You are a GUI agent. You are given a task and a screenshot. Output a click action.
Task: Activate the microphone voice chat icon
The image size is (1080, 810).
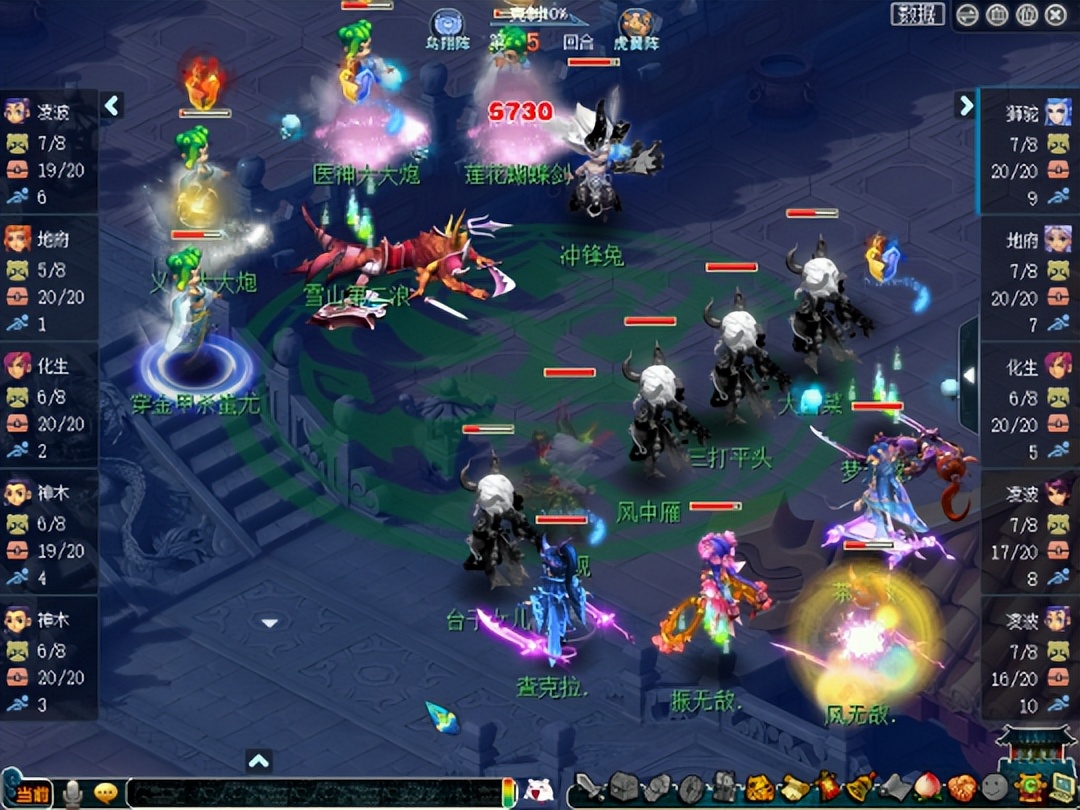[x=72, y=793]
